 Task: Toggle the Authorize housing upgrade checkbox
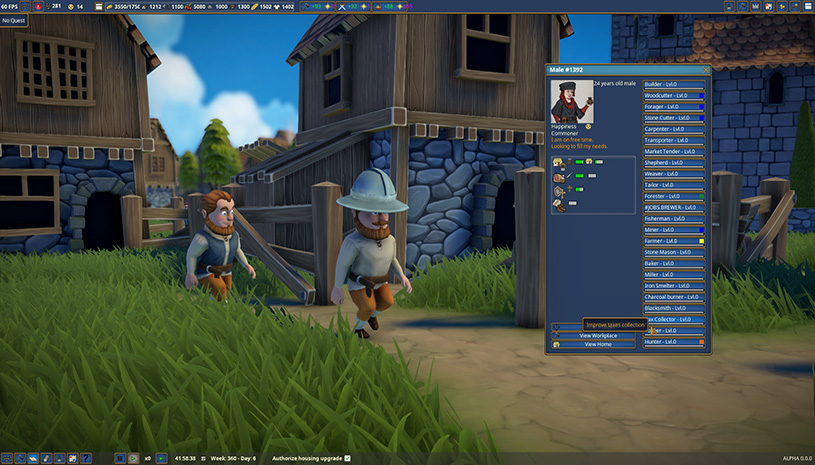(x=348, y=458)
